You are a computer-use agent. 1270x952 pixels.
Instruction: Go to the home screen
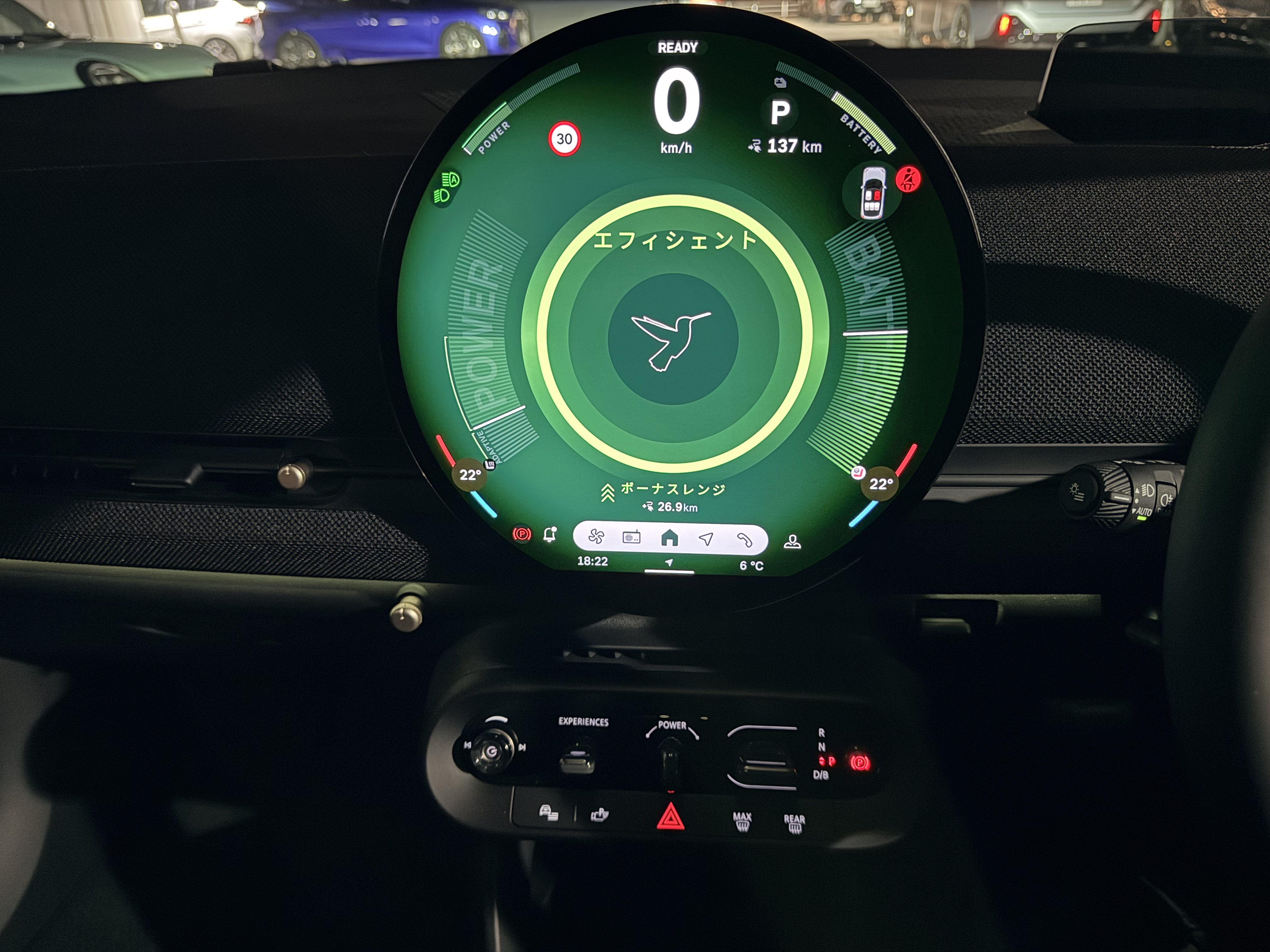point(669,538)
